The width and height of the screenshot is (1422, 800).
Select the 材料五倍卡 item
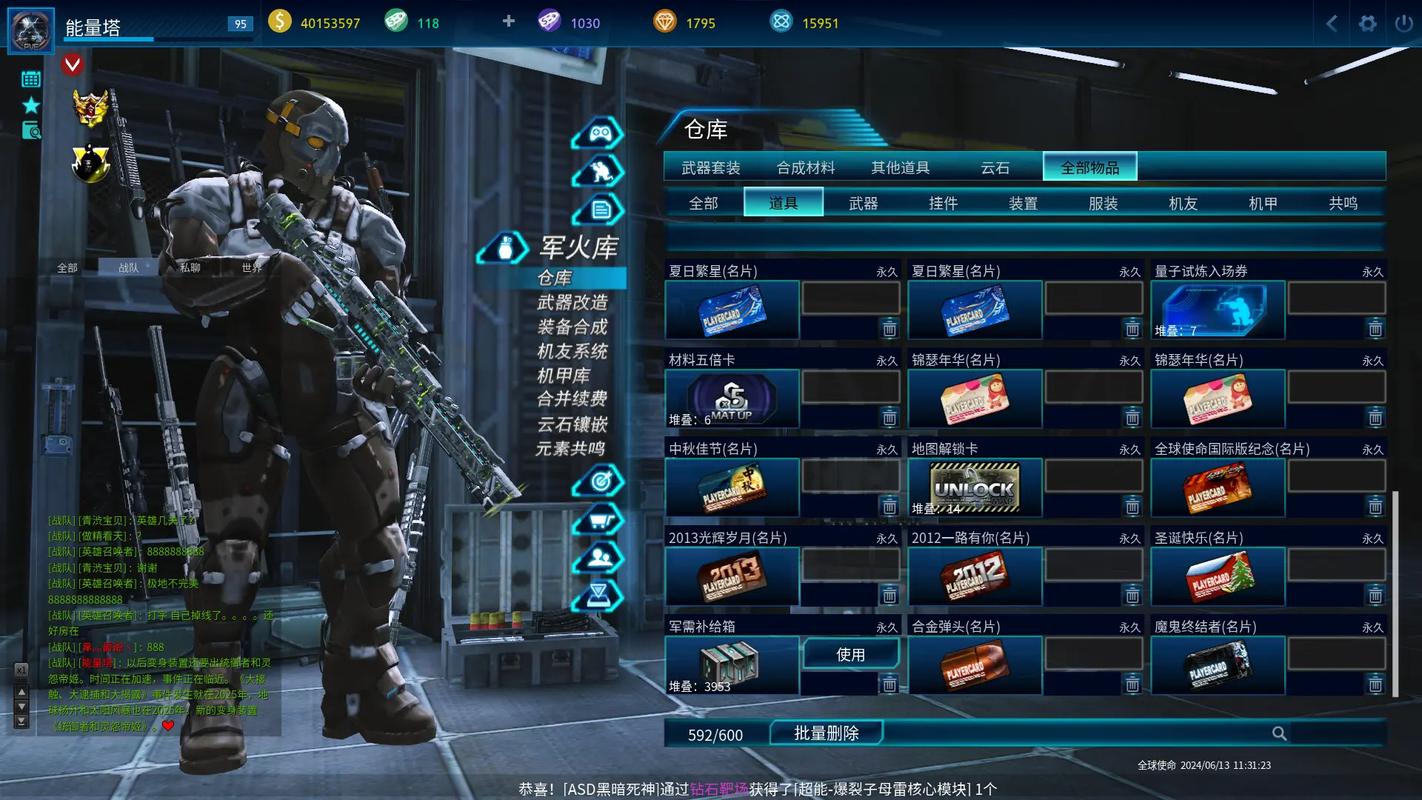point(732,399)
